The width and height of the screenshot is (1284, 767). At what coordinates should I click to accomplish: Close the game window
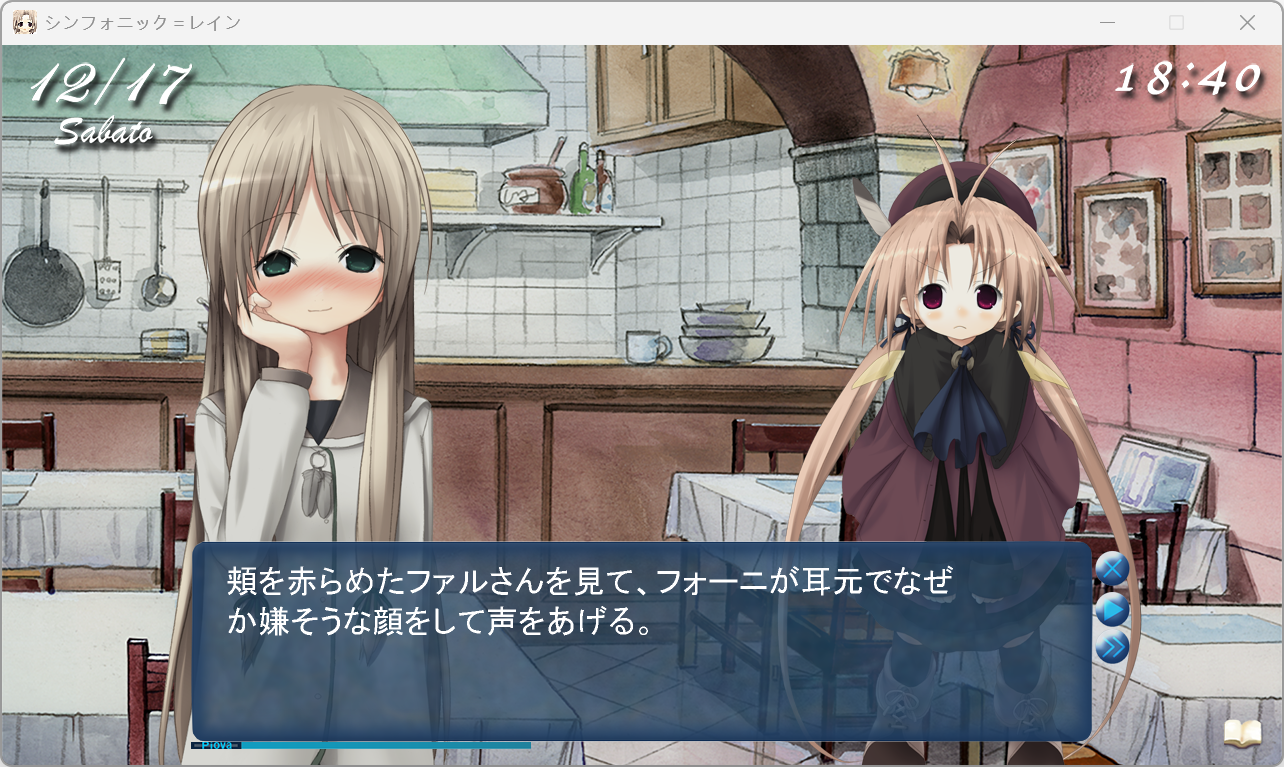1247,22
